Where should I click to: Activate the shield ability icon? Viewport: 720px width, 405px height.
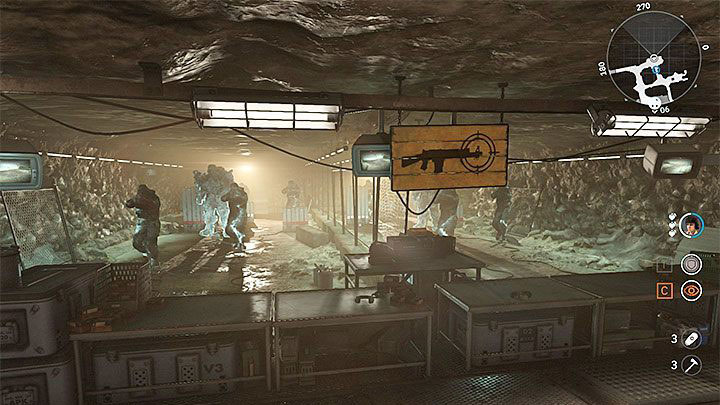(689, 262)
